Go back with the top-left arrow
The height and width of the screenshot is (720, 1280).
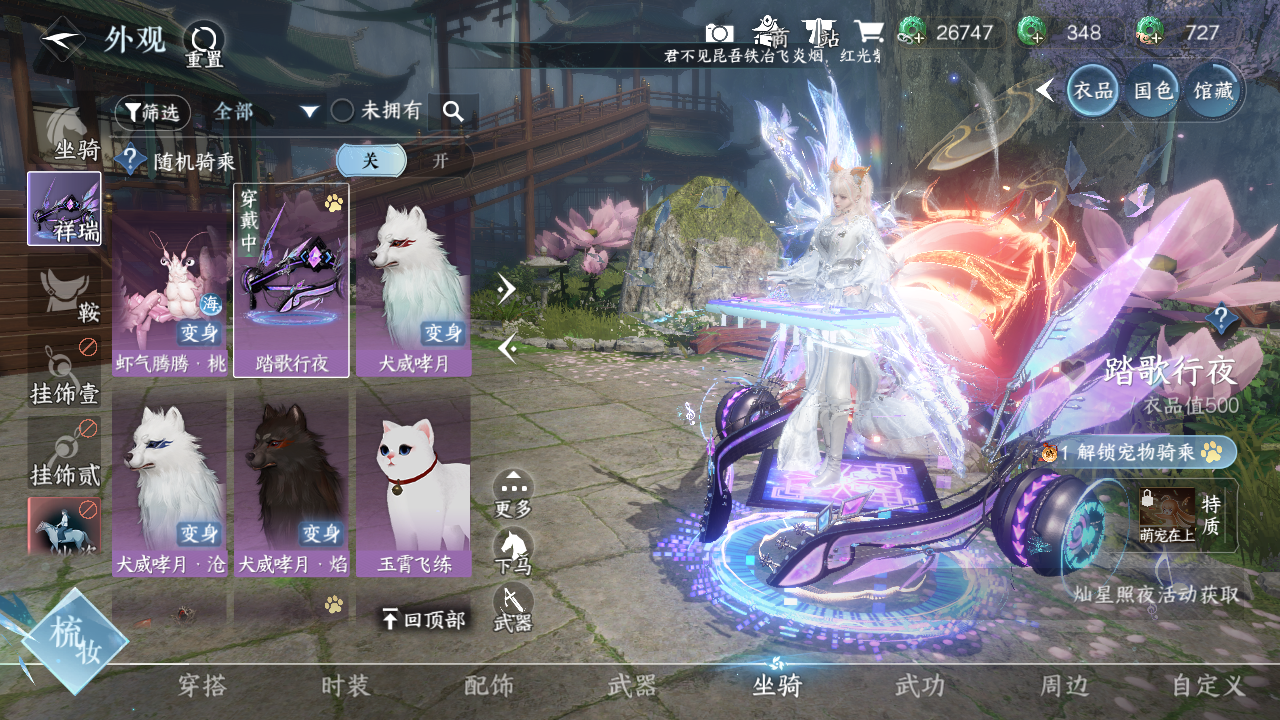pos(62,39)
